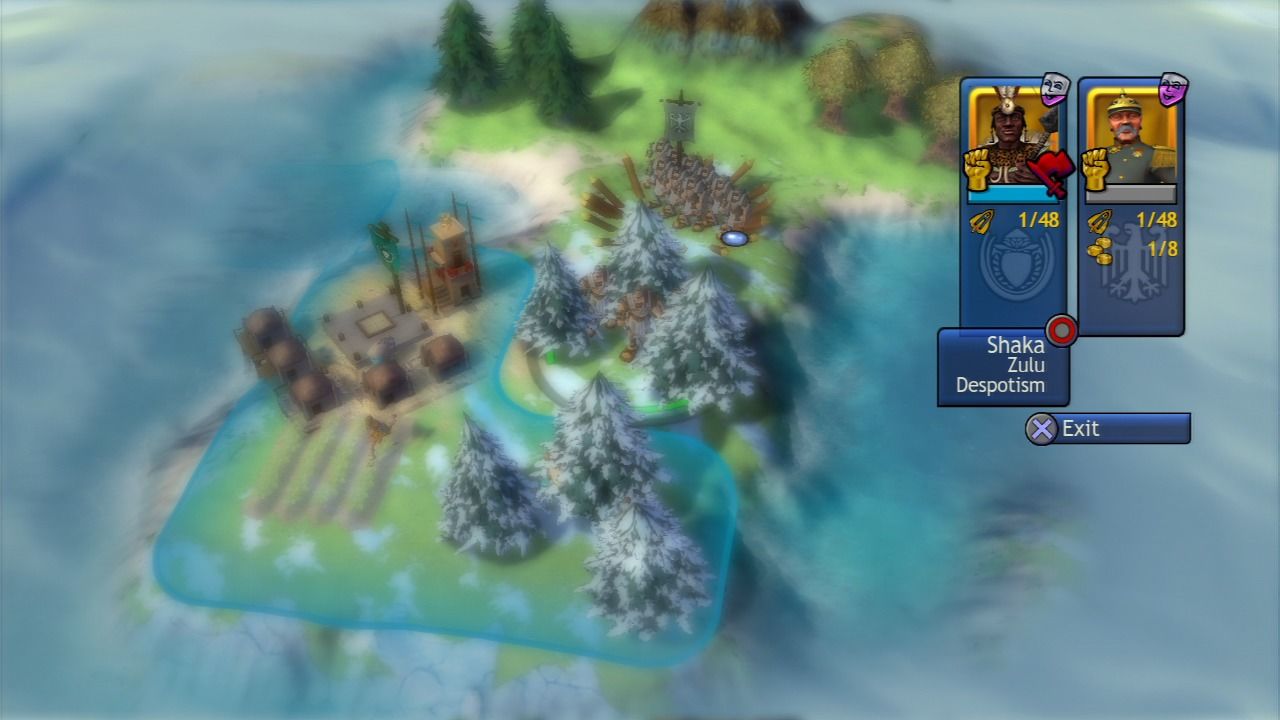Click the theater mask icon above Shaka
The image size is (1280, 720).
point(1055,89)
